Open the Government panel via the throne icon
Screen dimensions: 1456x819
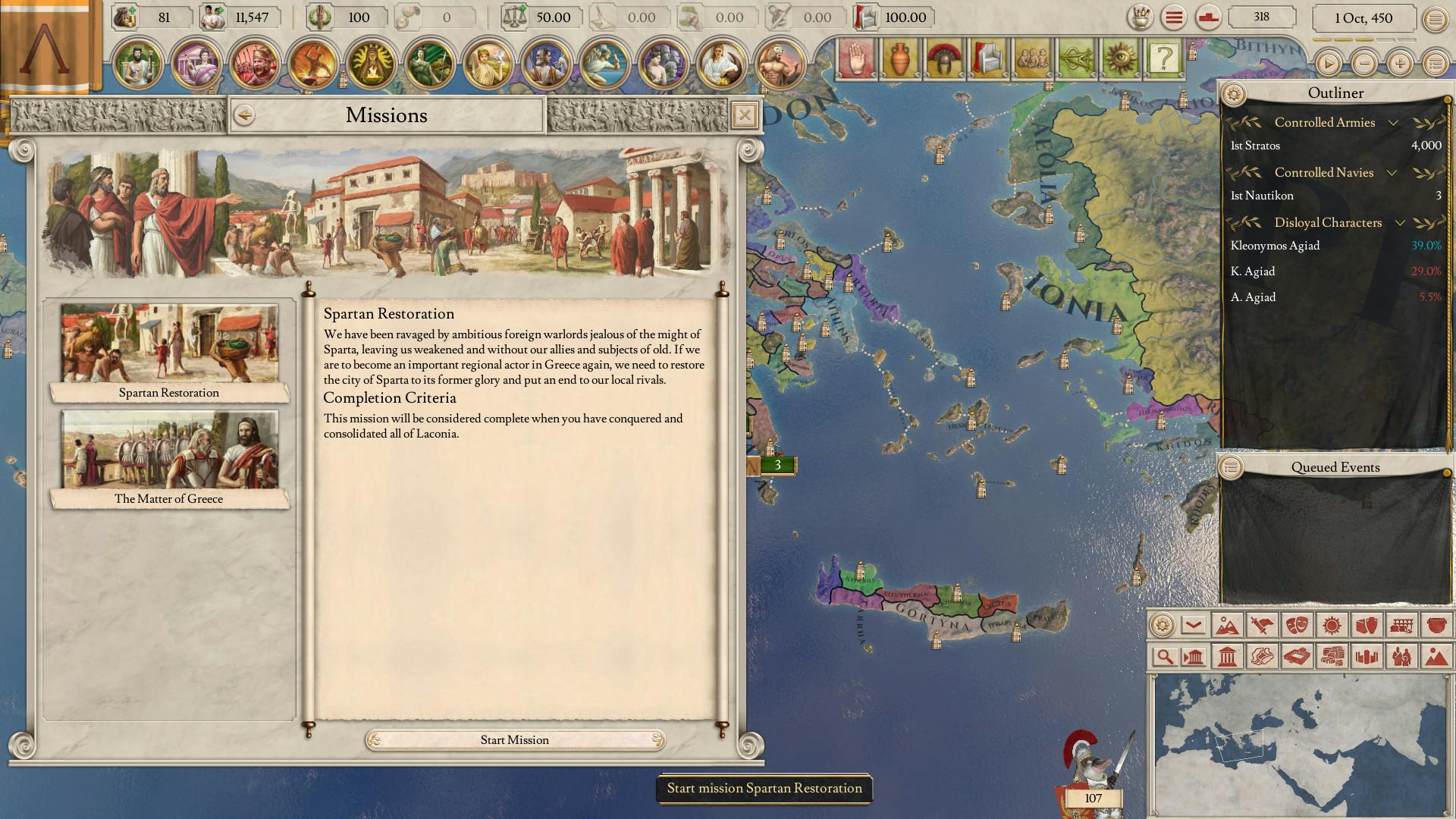click(987, 58)
